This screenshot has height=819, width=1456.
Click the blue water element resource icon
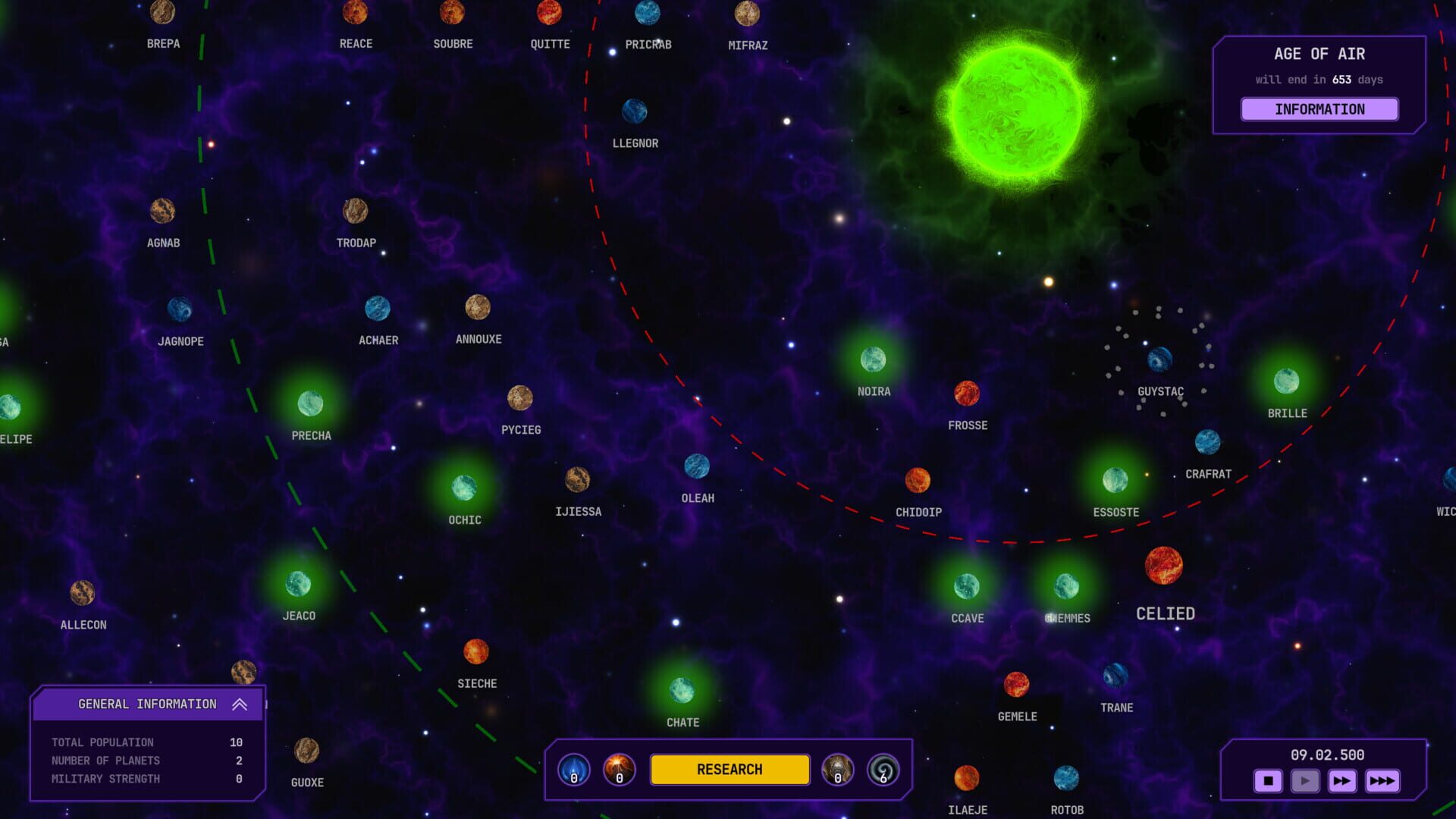click(x=574, y=769)
